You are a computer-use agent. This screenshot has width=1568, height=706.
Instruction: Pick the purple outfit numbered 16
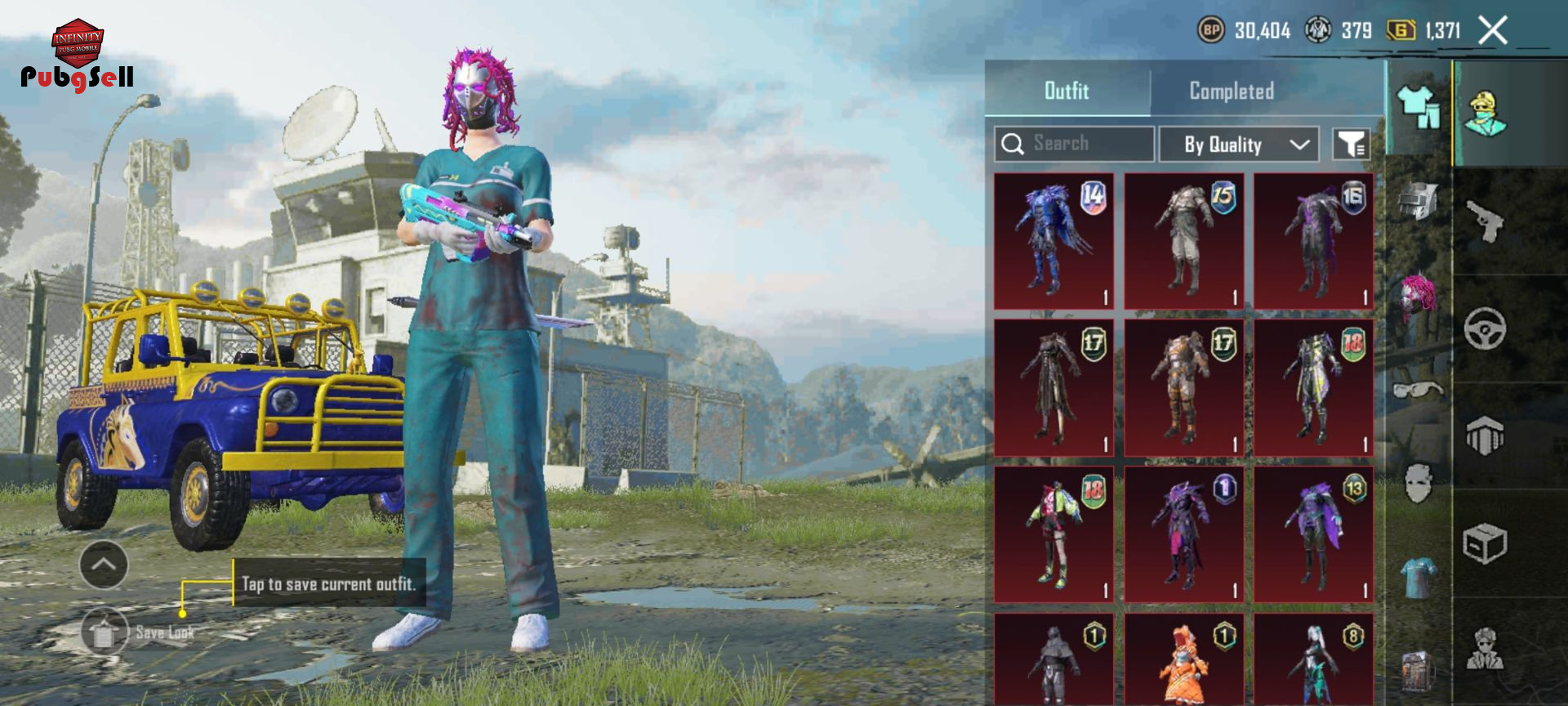(x=1313, y=242)
